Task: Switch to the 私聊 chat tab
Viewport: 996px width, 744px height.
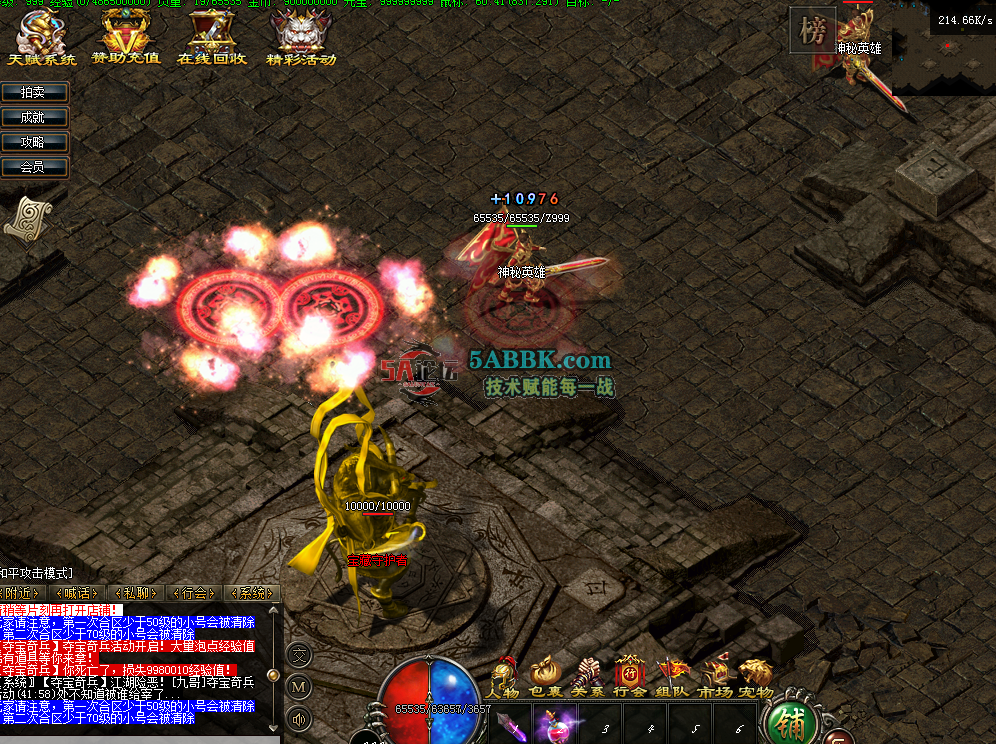Action: [136, 593]
